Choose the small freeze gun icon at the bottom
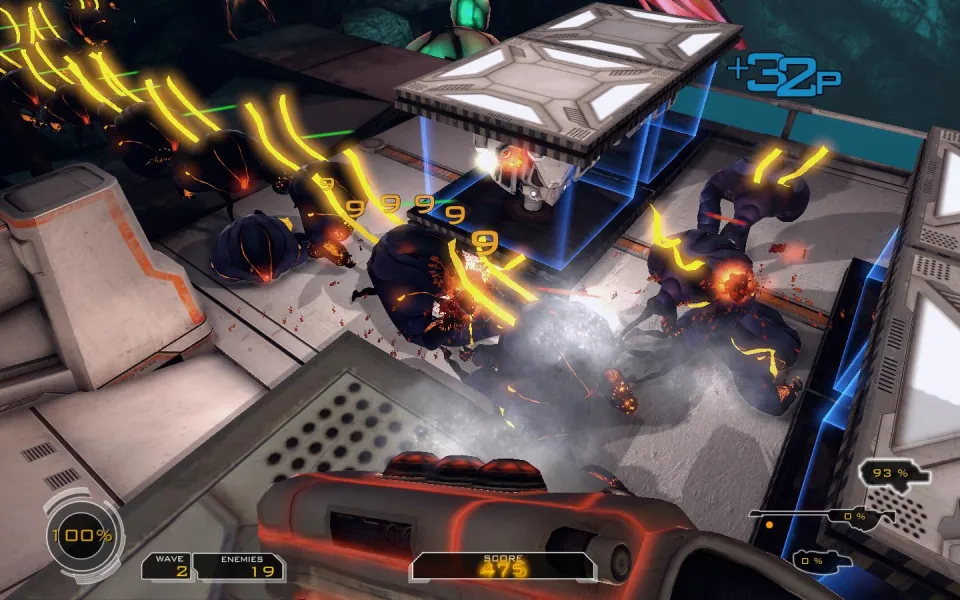Screen dimensions: 960x600 point(822,559)
